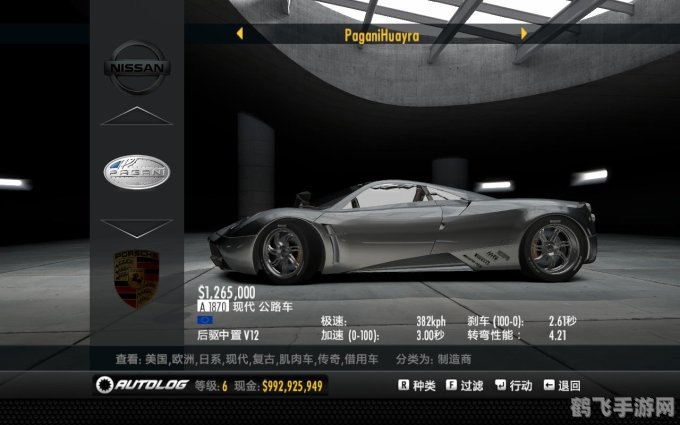680x425 pixels.
Task: Go back with the 退回 option
Action: (563, 385)
